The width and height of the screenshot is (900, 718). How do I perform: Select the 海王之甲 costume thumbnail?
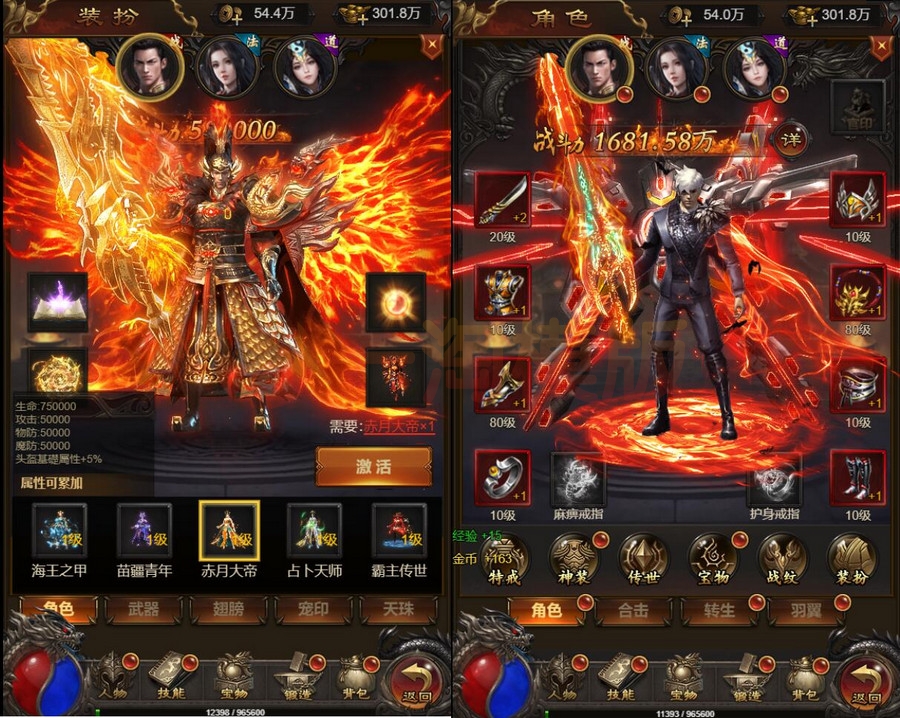(x=59, y=532)
